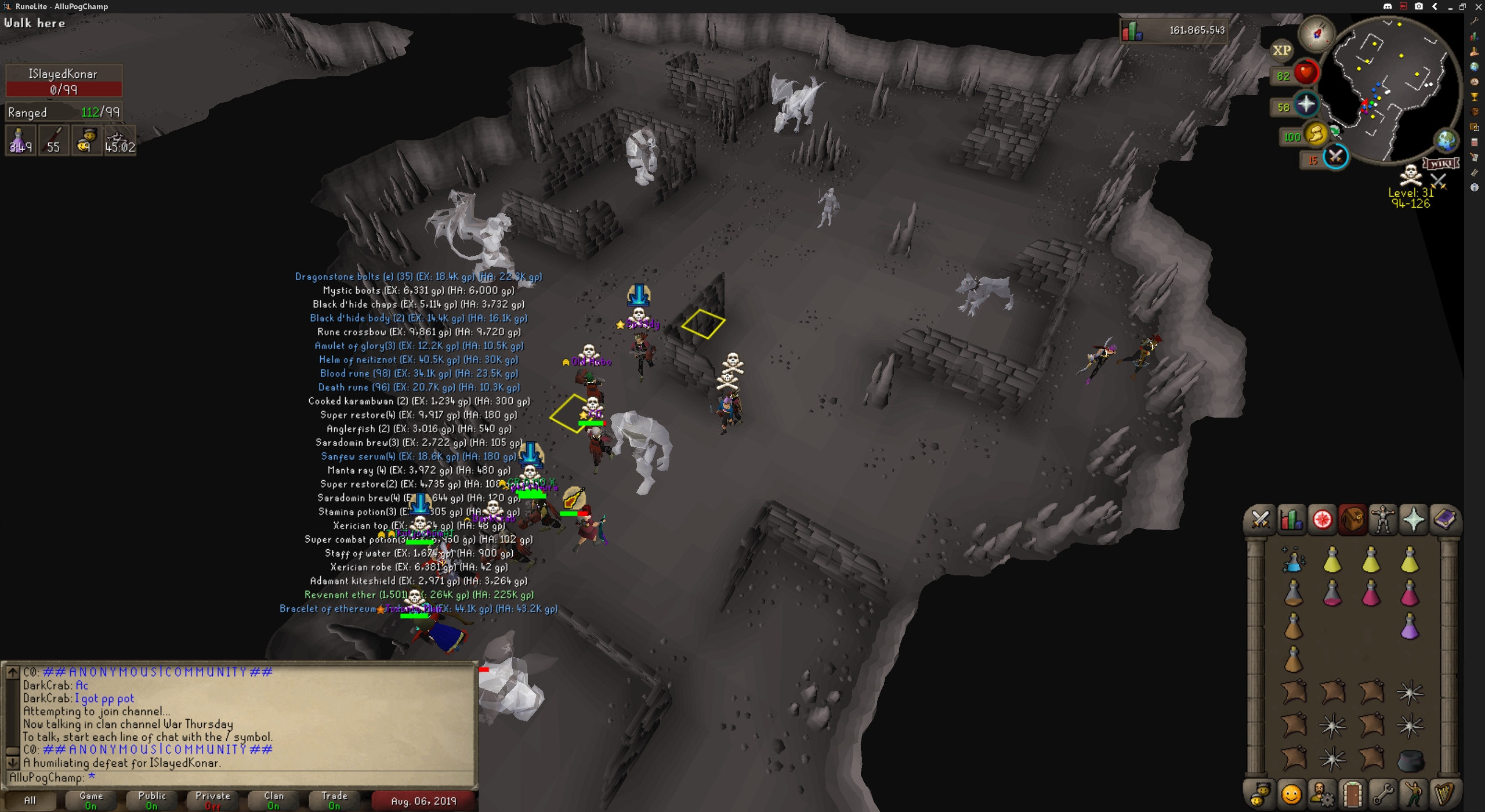Open the Spellbook tab
This screenshot has height=812, width=1485.
[1444, 520]
